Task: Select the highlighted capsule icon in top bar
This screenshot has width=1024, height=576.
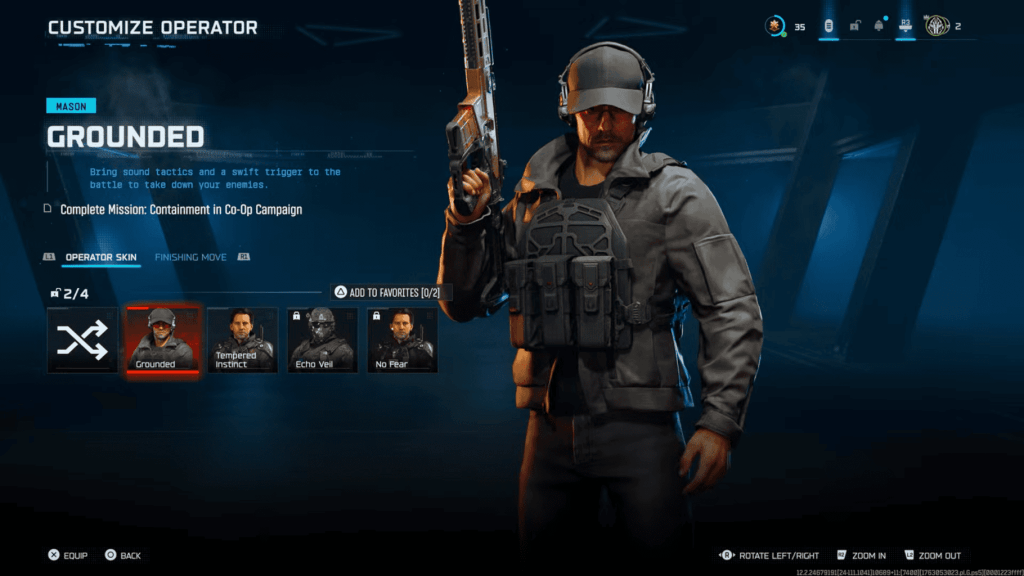Action: tap(829, 26)
